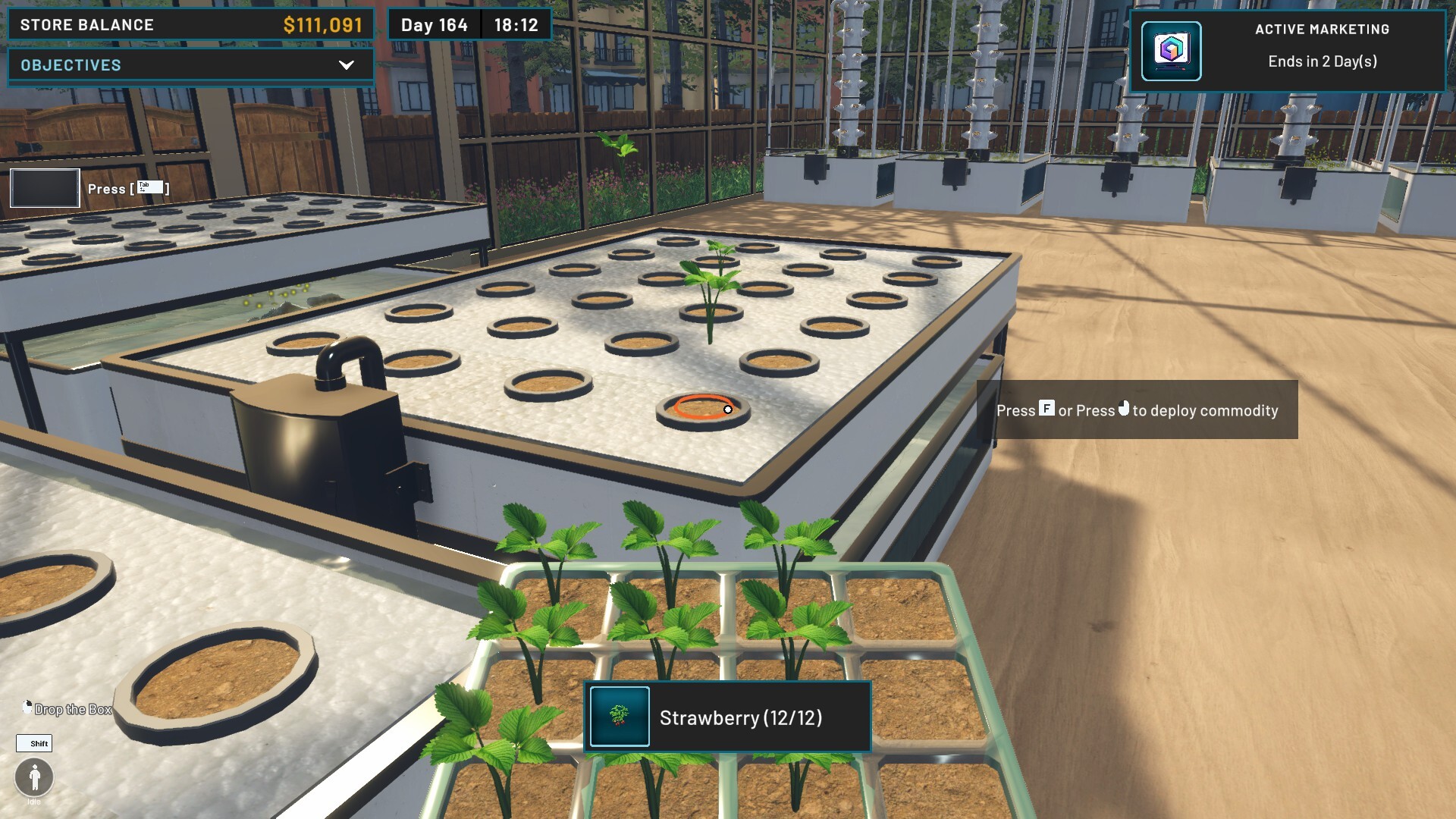Click the mouse icon in deploy commodity prompt

point(1122,409)
